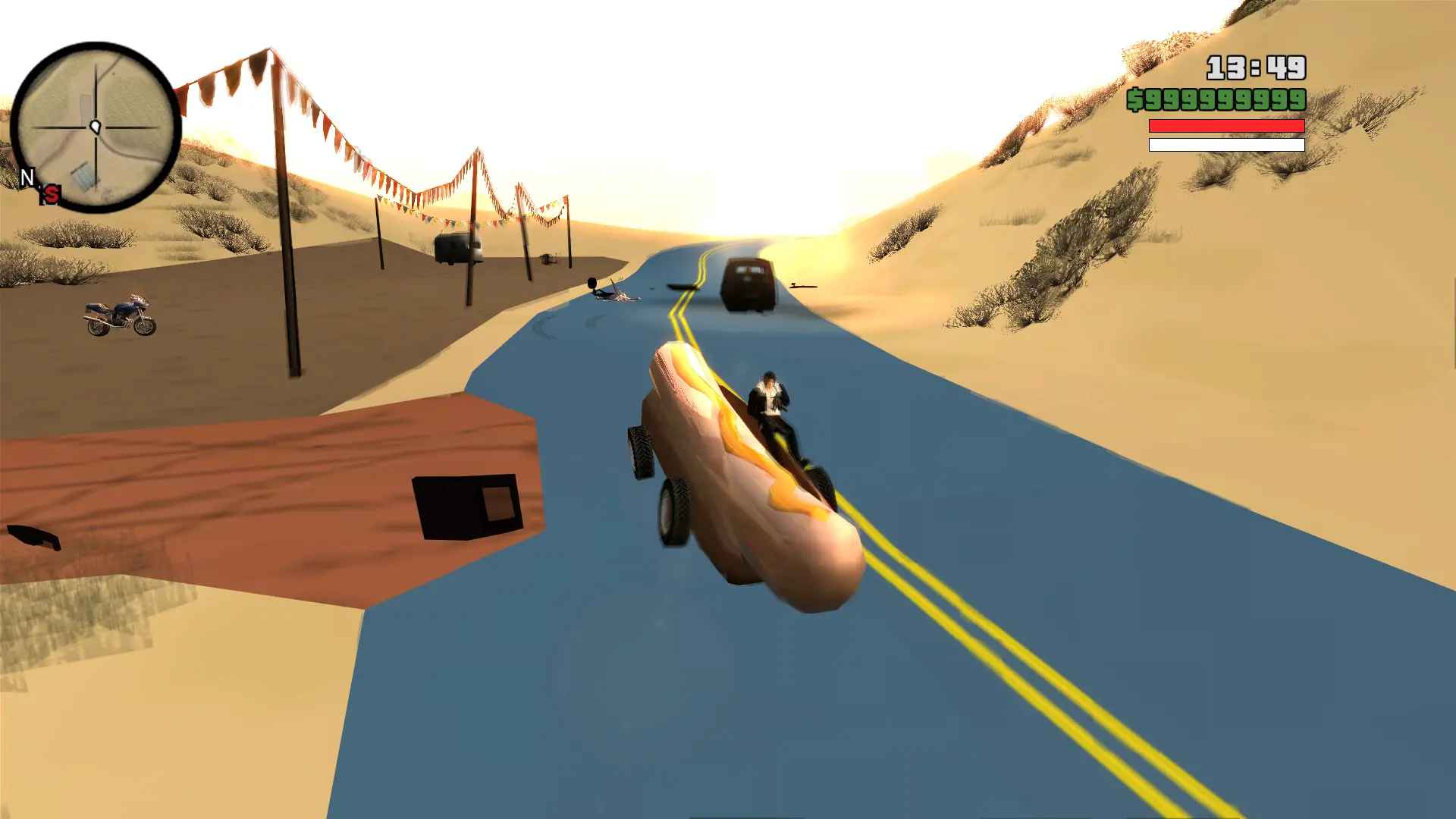The height and width of the screenshot is (819, 1456).
Task: Select the red S blip on the radar
Action: [51, 195]
